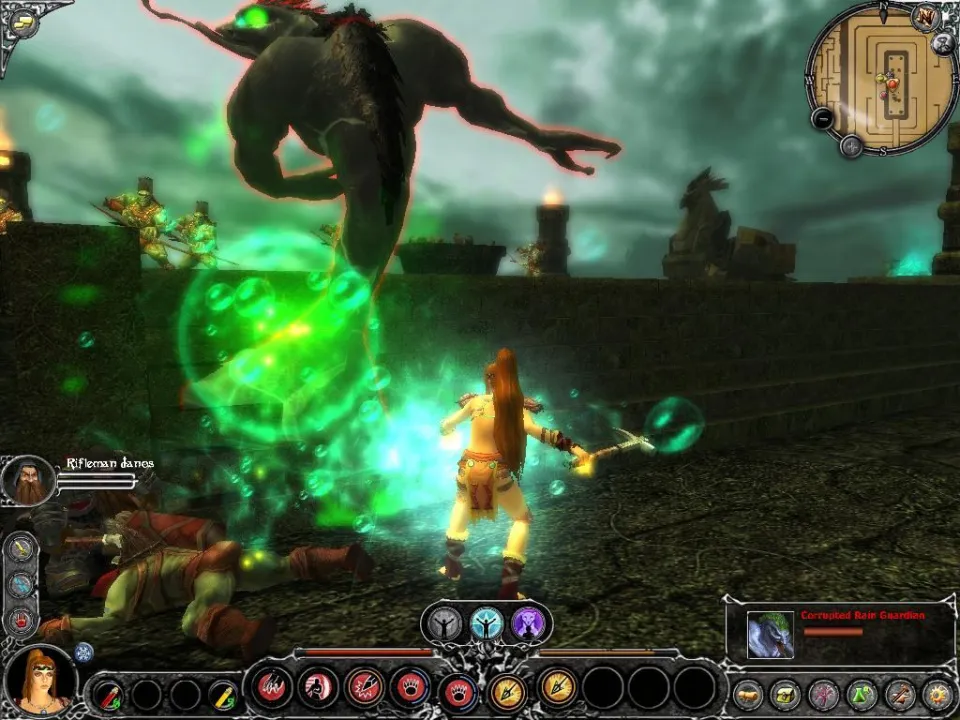Open the gold sun menu button
The height and width of the screenshot is (720, 960).
(x=938, y=693)
